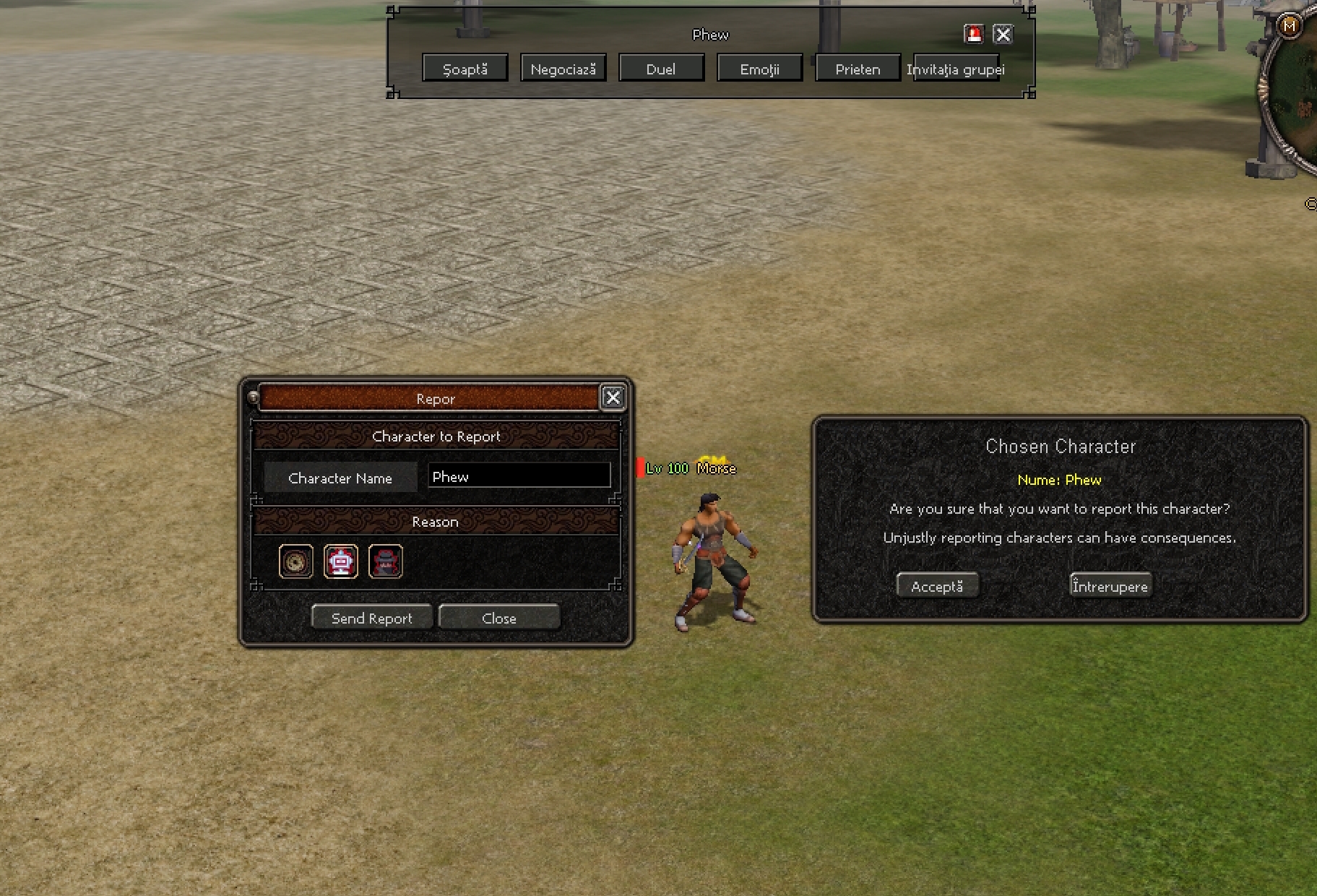This screenshot has width=1317, height=896.
Task: Click the Character Name field showing Phew
Action: (x=519, y=476)
